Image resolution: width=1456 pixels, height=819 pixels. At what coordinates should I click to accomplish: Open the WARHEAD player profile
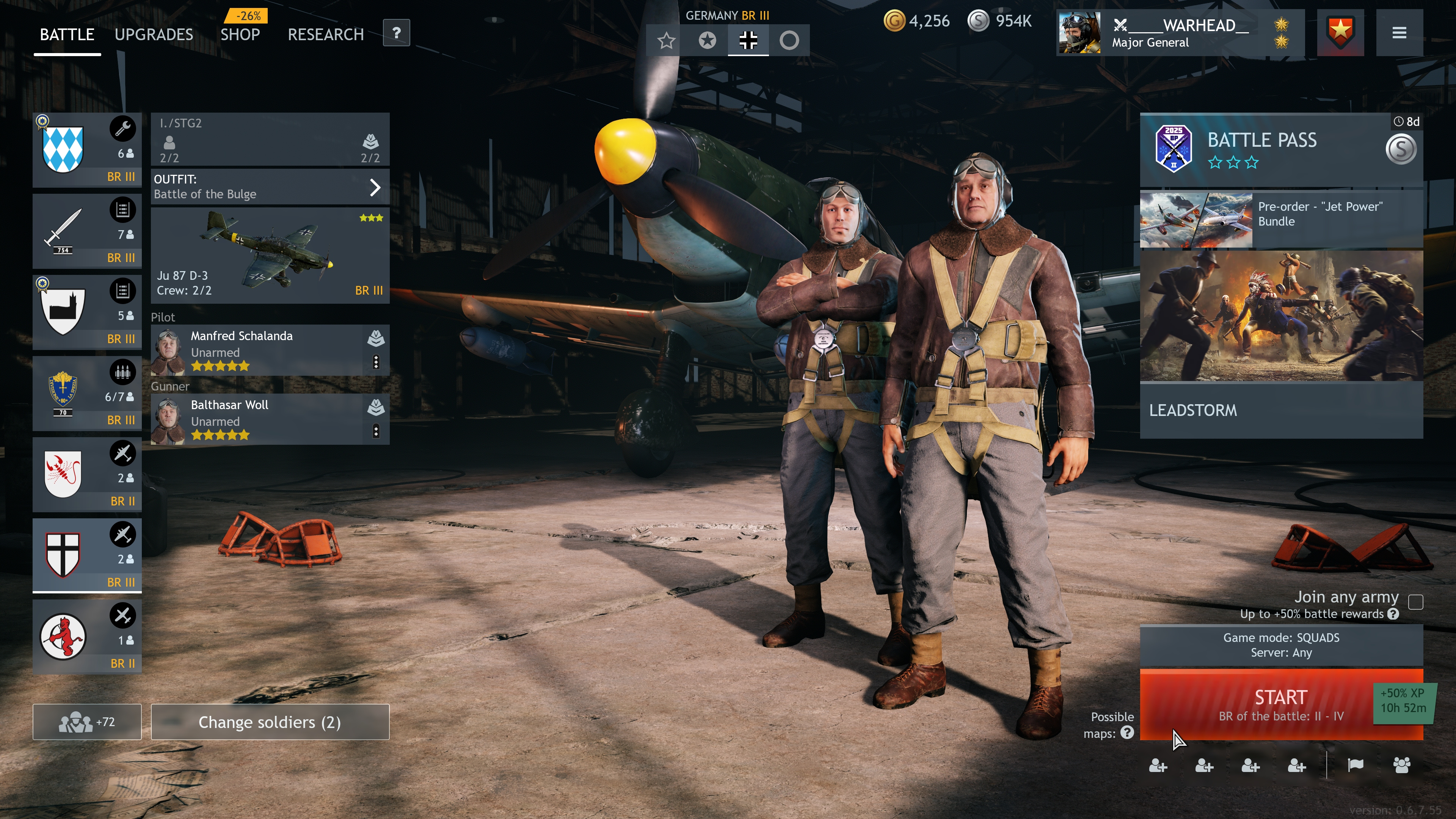click(x=1180, y=33)
